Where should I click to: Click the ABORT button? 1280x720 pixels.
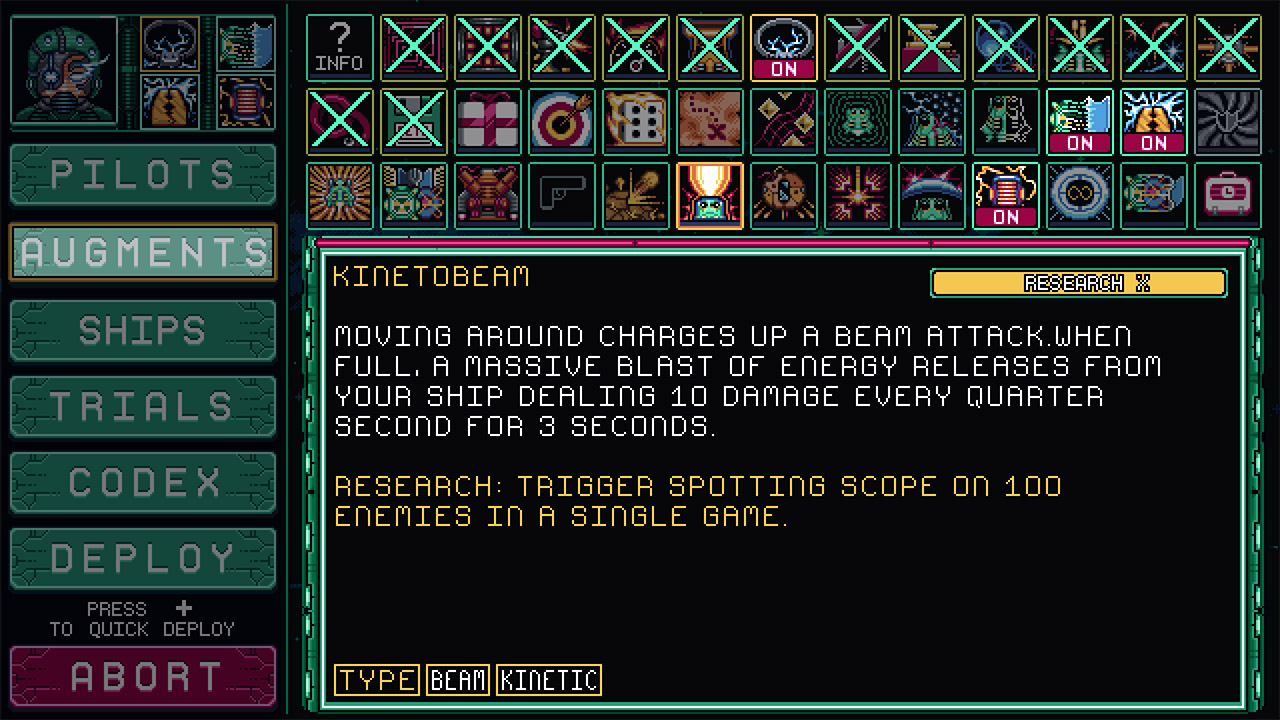(x=142, y=676)
